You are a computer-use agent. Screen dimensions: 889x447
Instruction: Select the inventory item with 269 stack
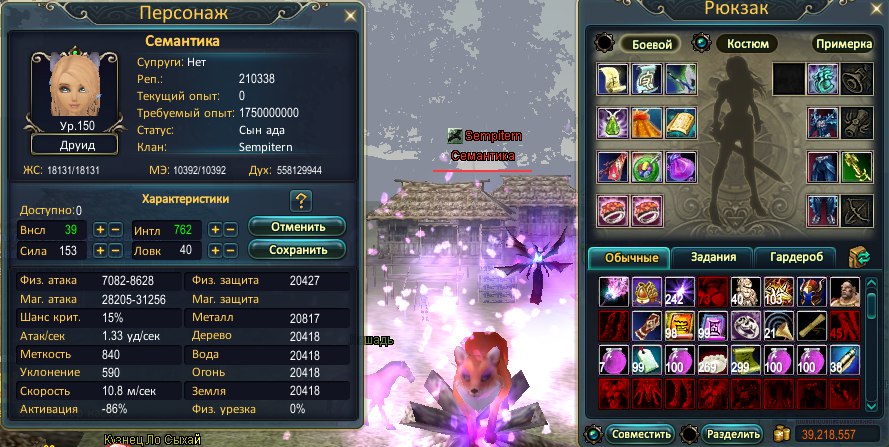(711, 359)
